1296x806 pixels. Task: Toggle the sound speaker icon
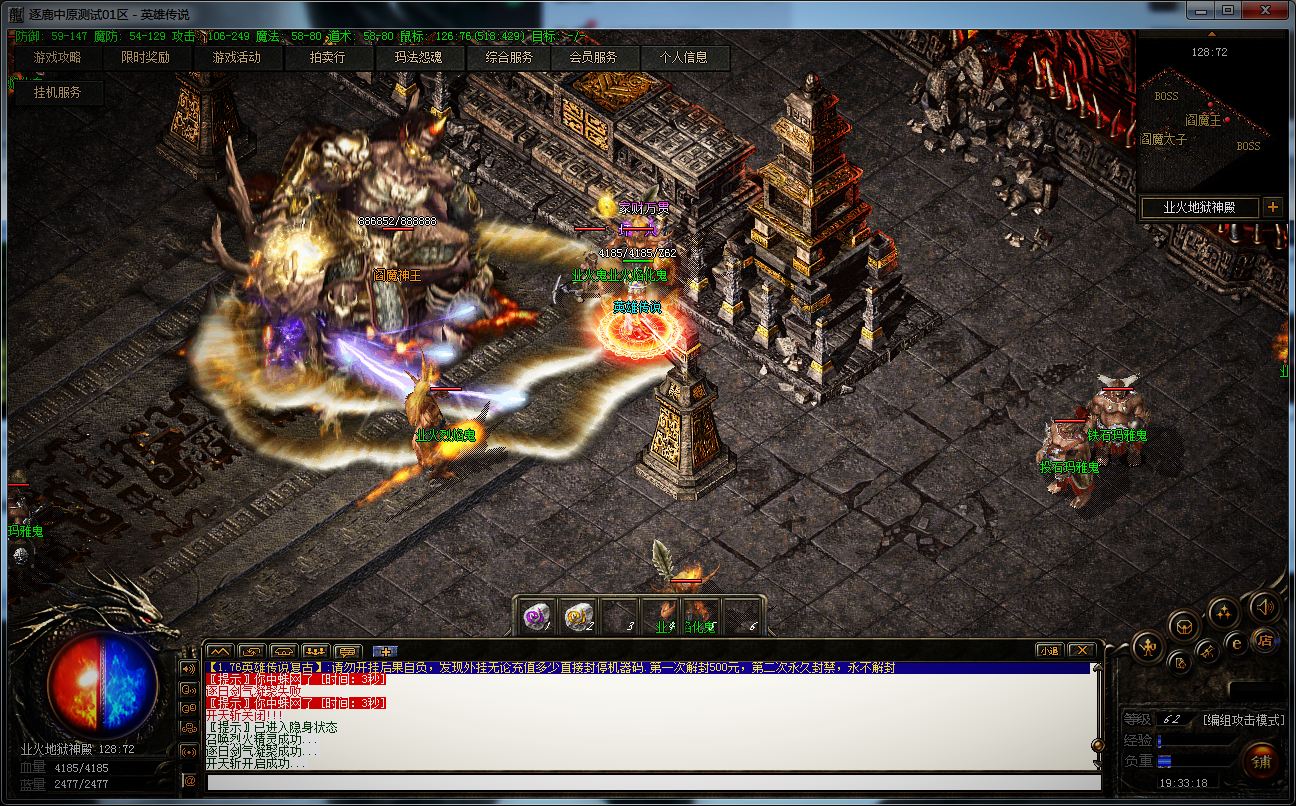(x=1265, y=606)
